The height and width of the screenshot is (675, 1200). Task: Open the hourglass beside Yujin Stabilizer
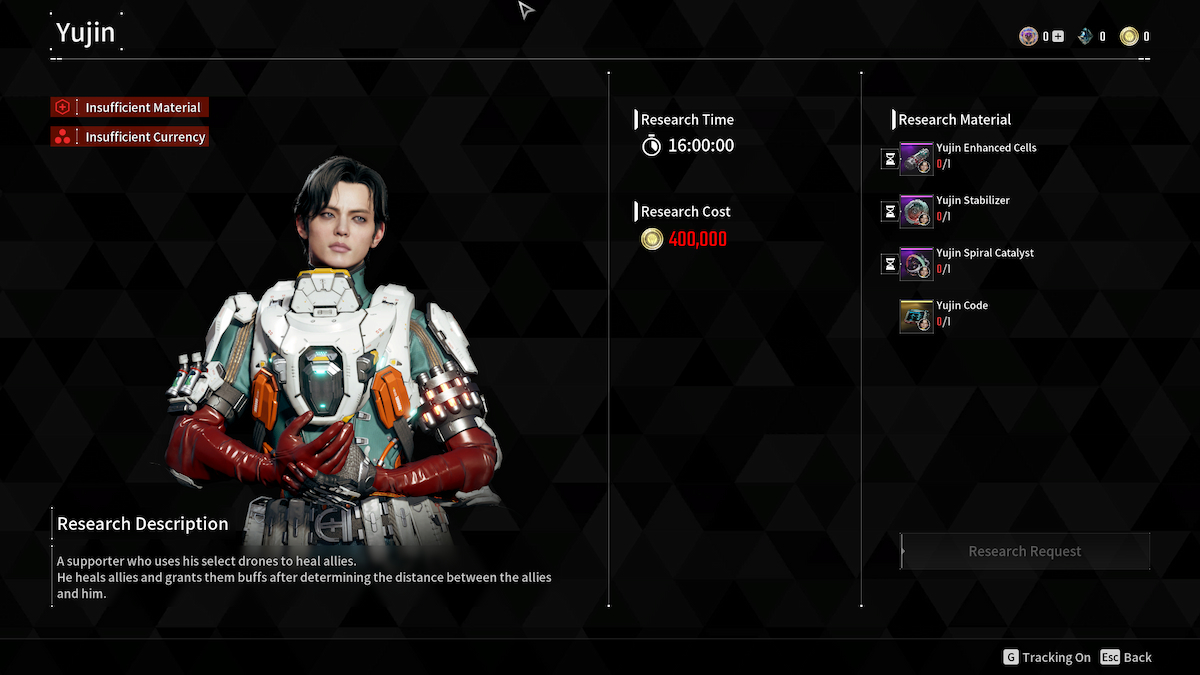pos(889,211)
